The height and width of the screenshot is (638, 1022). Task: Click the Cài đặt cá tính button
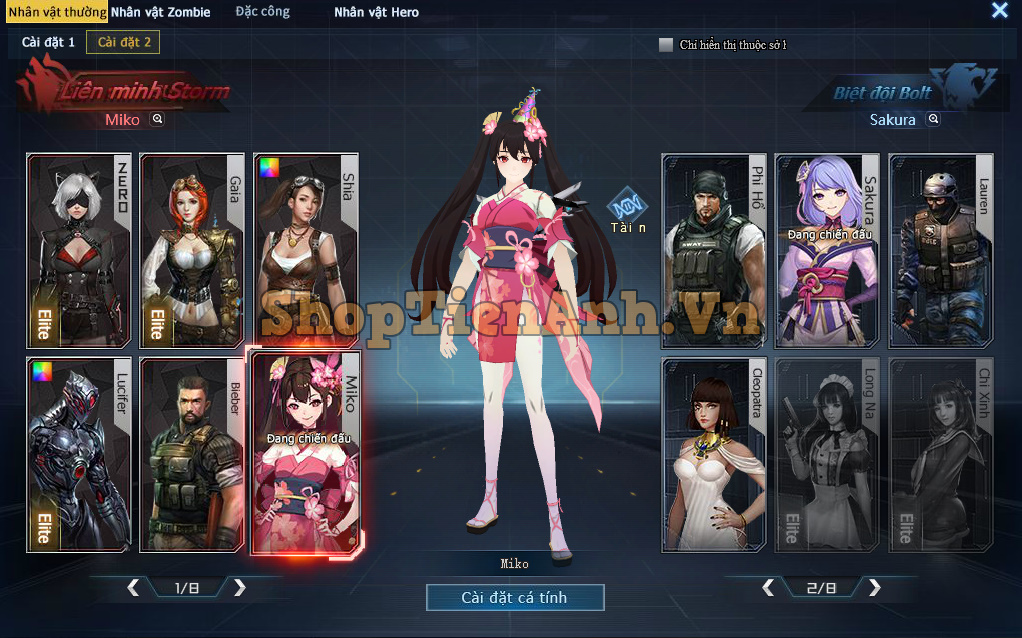tap(515, 597)
